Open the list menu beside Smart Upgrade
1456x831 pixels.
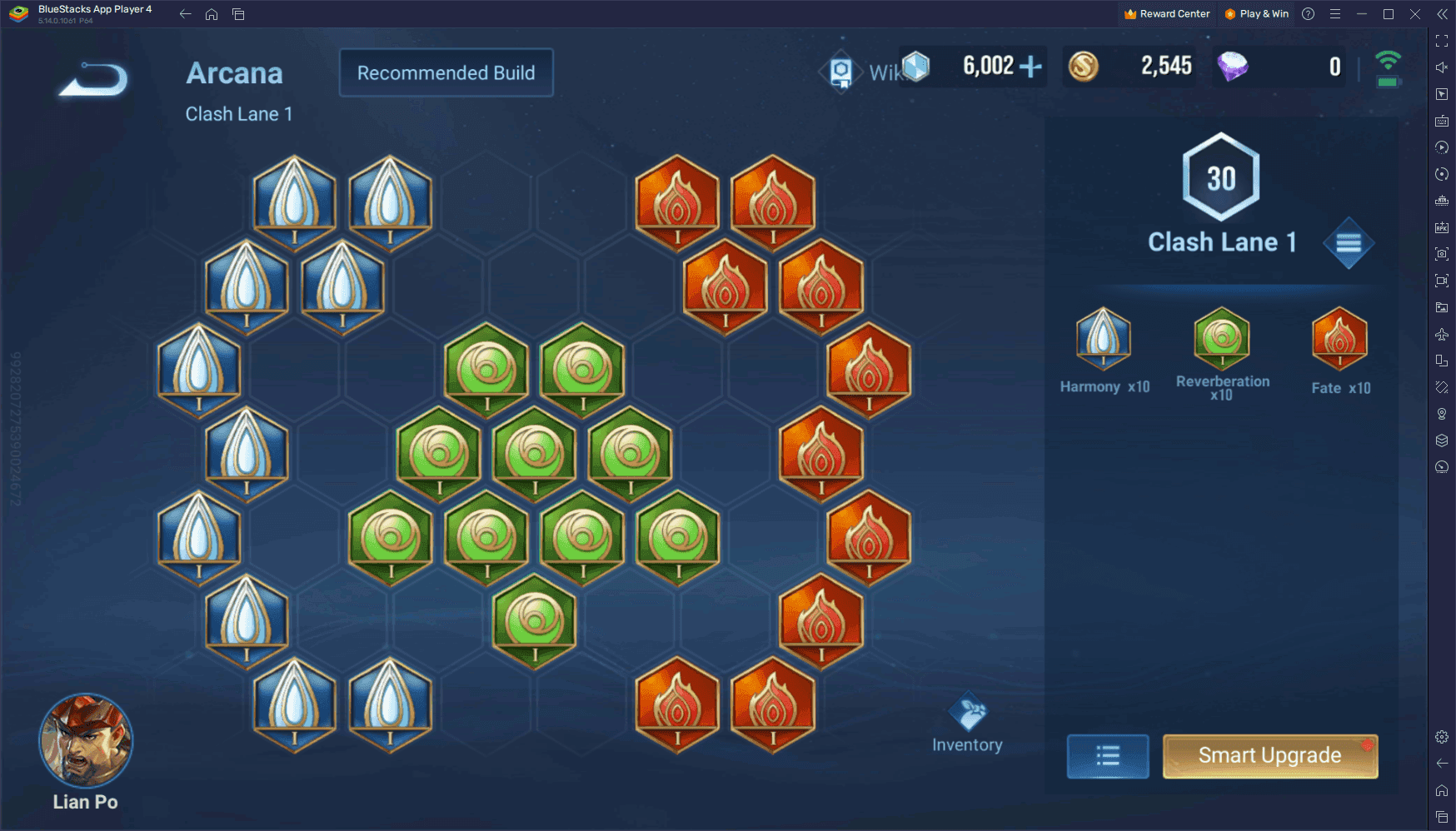(x=1107, y=755)
